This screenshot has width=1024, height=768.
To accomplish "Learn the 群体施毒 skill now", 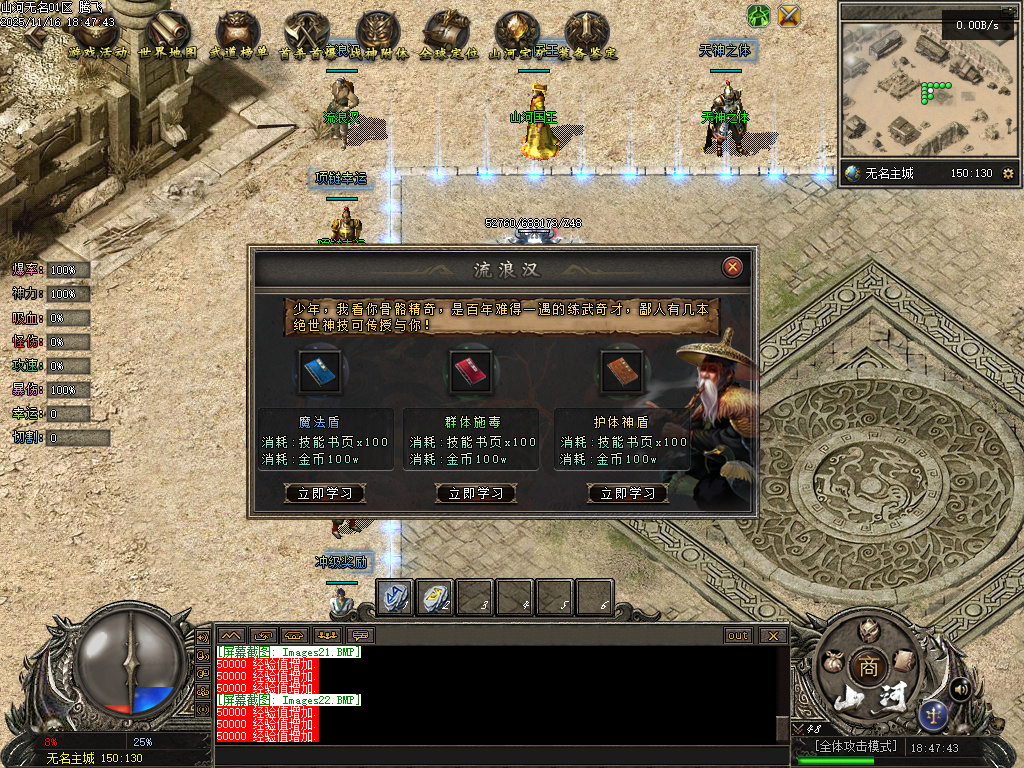I will [476, 493].
